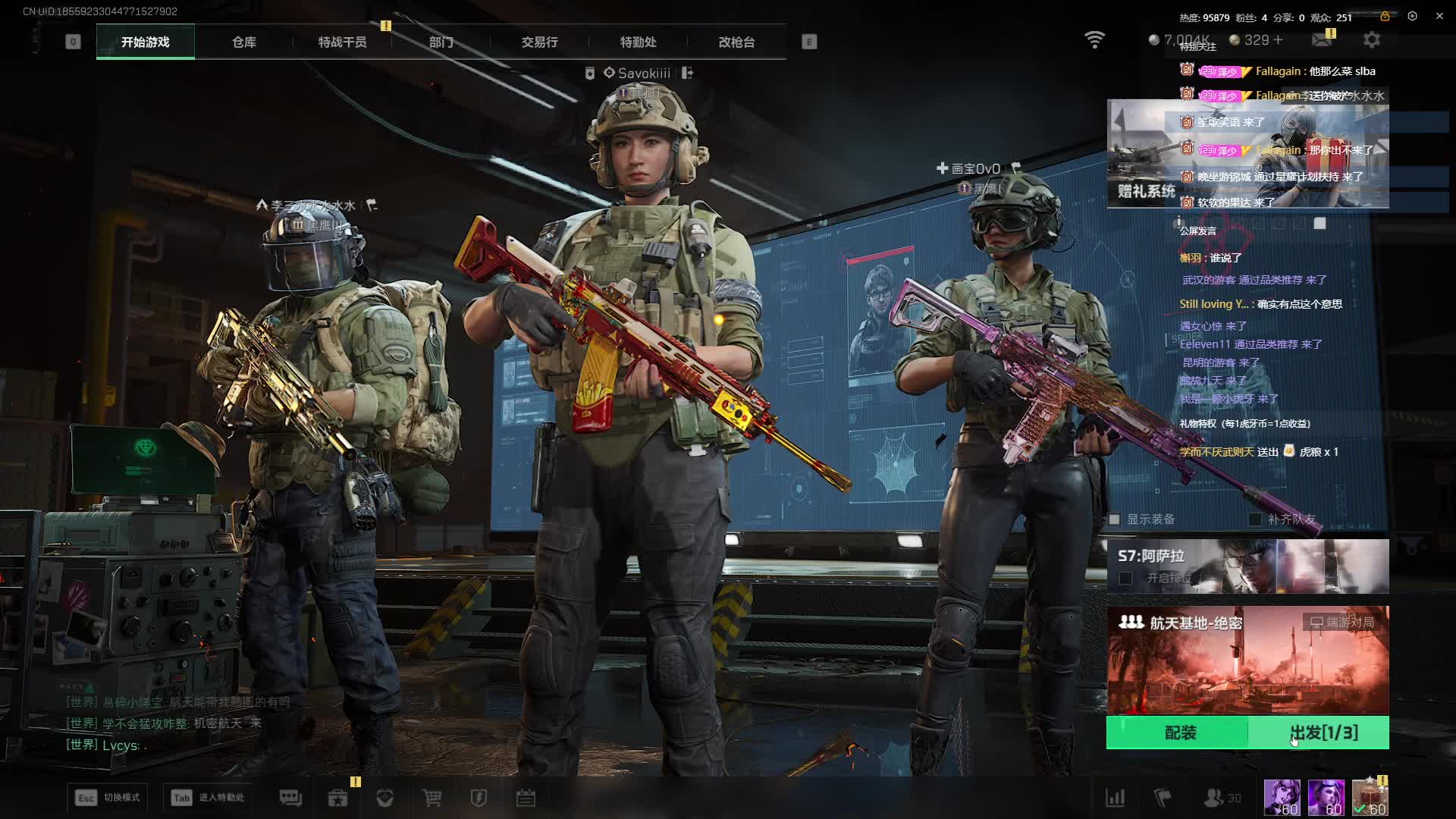Select the 航天基地-绝密 map card
Viewport: 1456px width, 819px height.
click(1247, 660)
